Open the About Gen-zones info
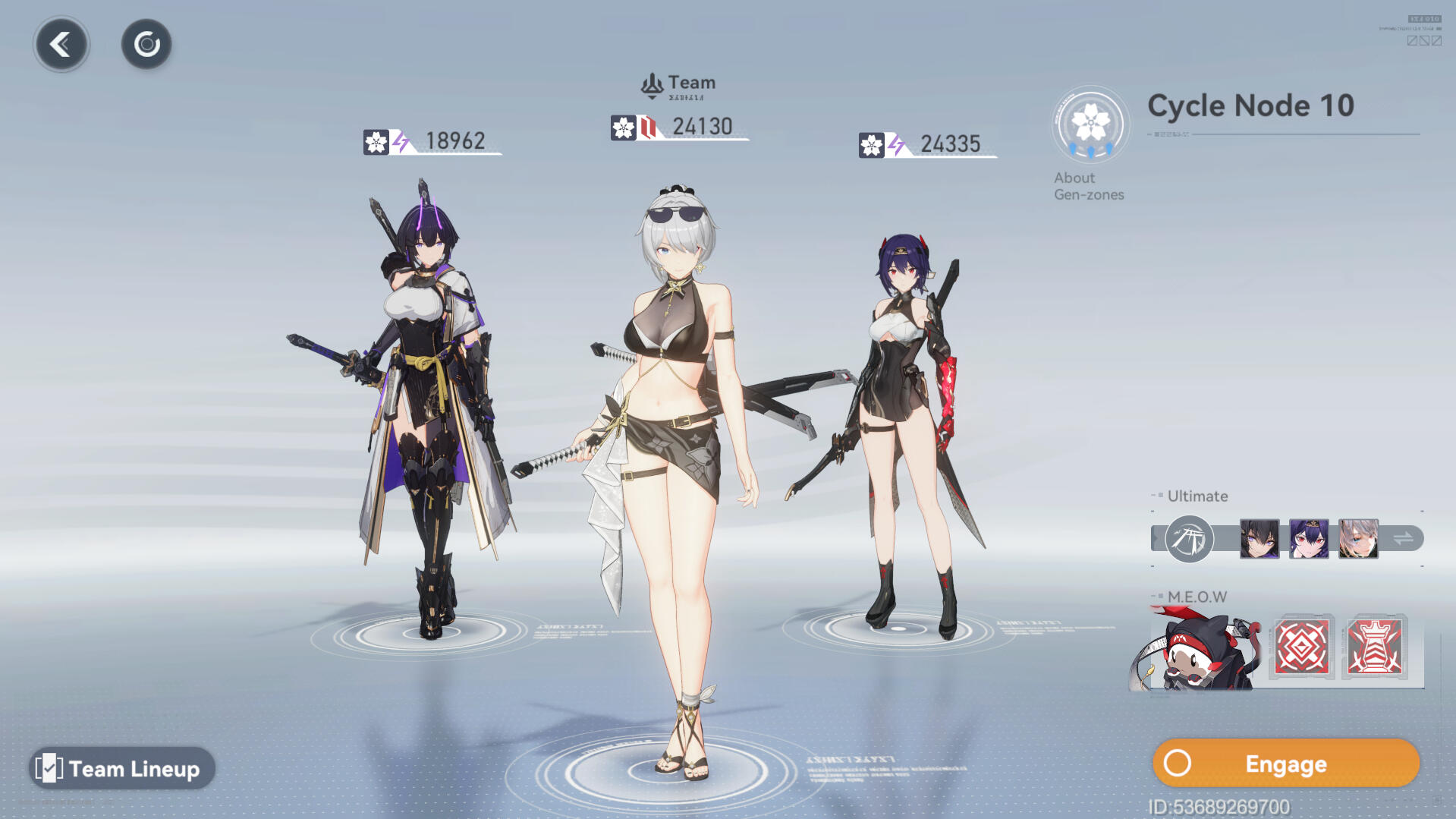 (1090, 143)
